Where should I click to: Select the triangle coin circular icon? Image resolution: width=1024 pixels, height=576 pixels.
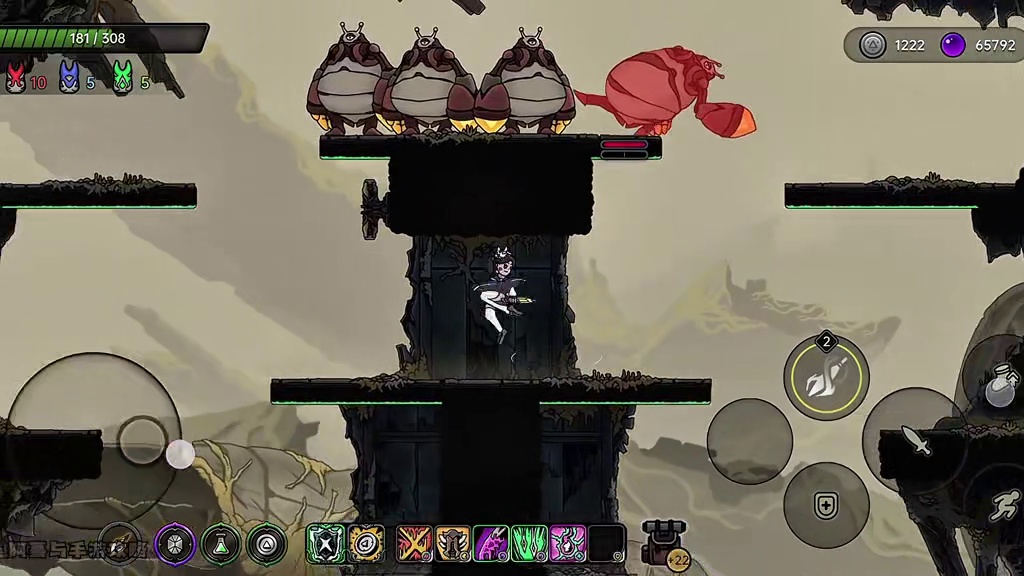267,544
